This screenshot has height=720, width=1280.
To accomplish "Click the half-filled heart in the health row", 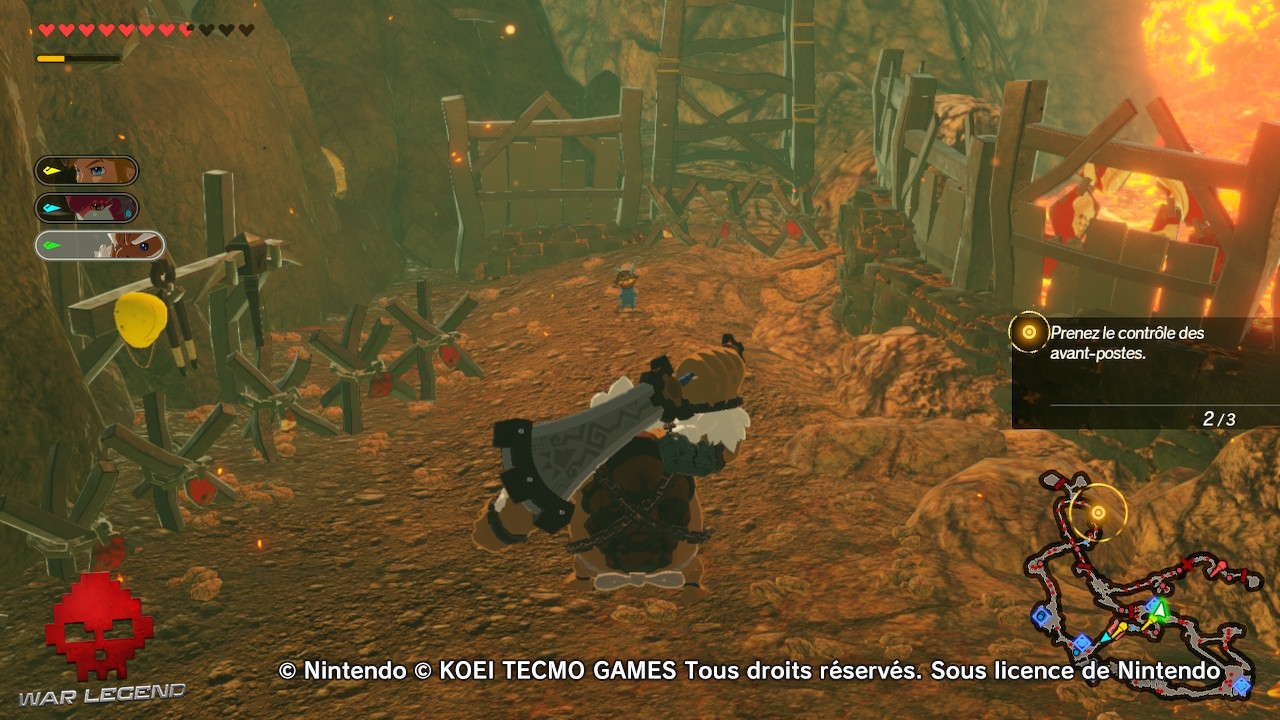I will point(186,29).
